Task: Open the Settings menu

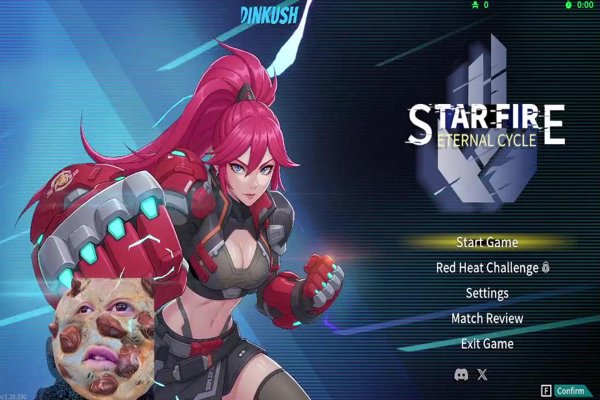Action: tap(487, 293)
